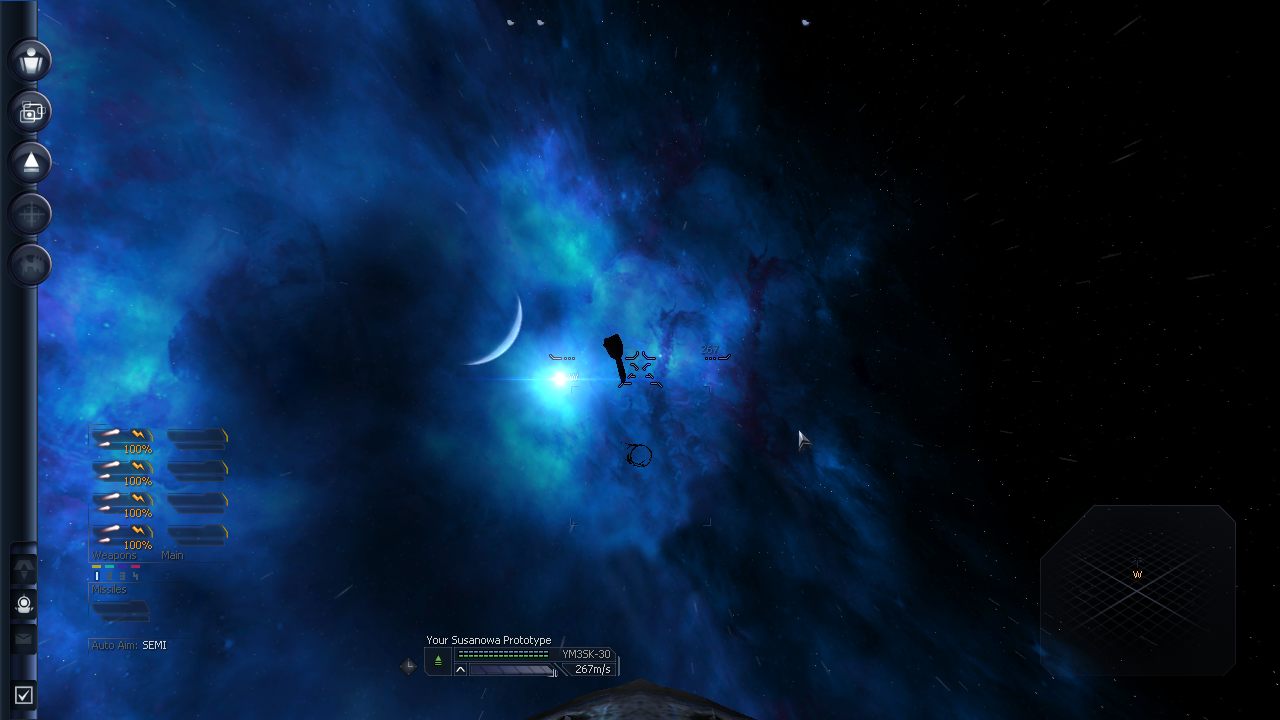Click the dimmed bottom sidebar round icon
This screenshot has height=720, width=1280.
(x=31, y=265)
